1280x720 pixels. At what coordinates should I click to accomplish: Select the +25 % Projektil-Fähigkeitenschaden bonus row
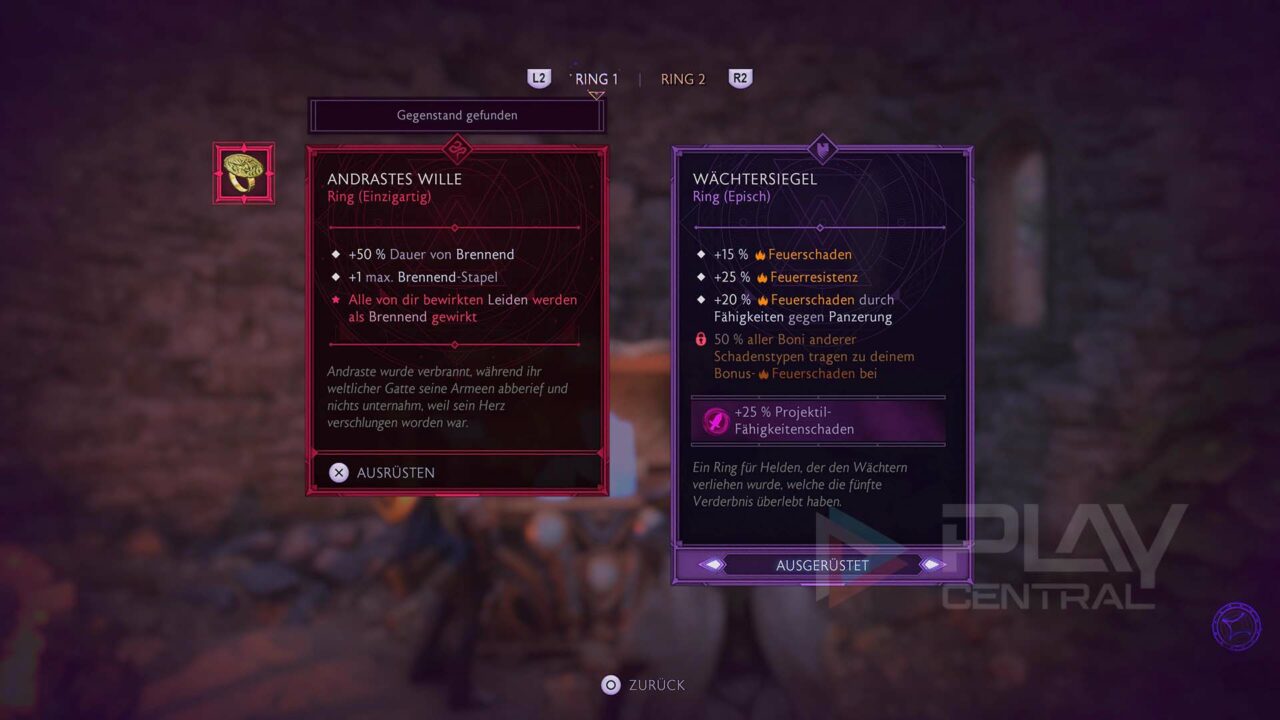(x=818, y=421)
